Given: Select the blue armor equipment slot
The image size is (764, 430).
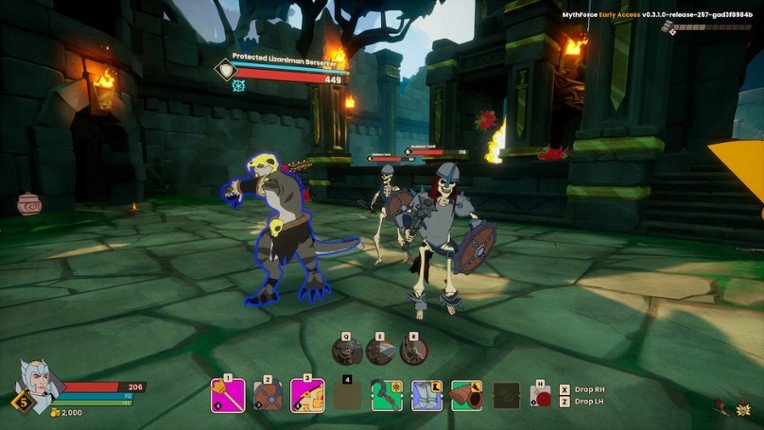Looking at the screenshot, I should tap(426, 396).
